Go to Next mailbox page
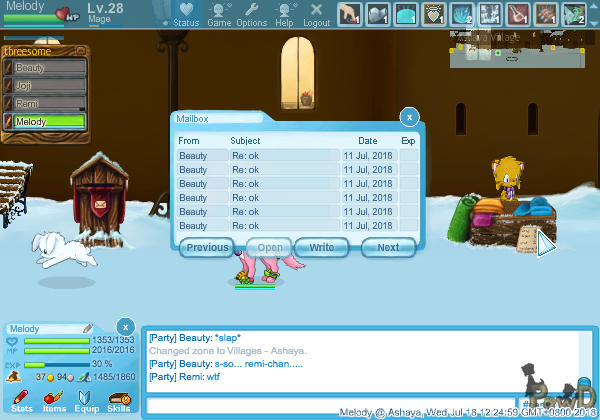Image resolution: width=600 pixels, height=420 pixels. point(388,248)
